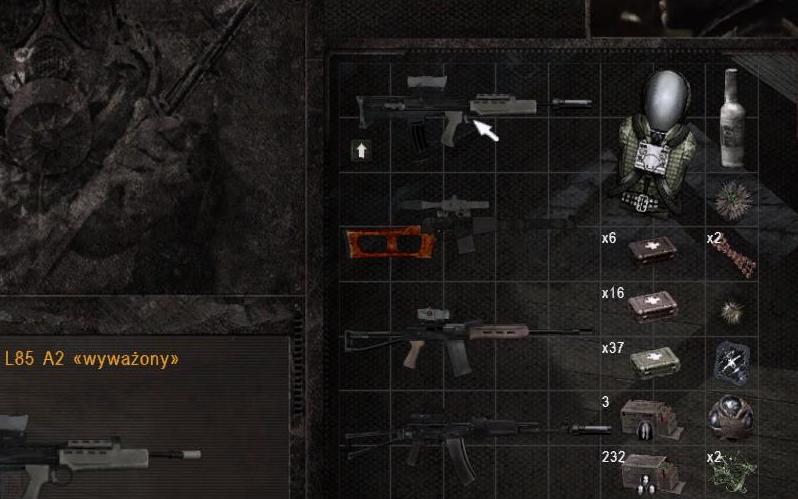Select the large spiky urchin artifact

coord(733,195)
